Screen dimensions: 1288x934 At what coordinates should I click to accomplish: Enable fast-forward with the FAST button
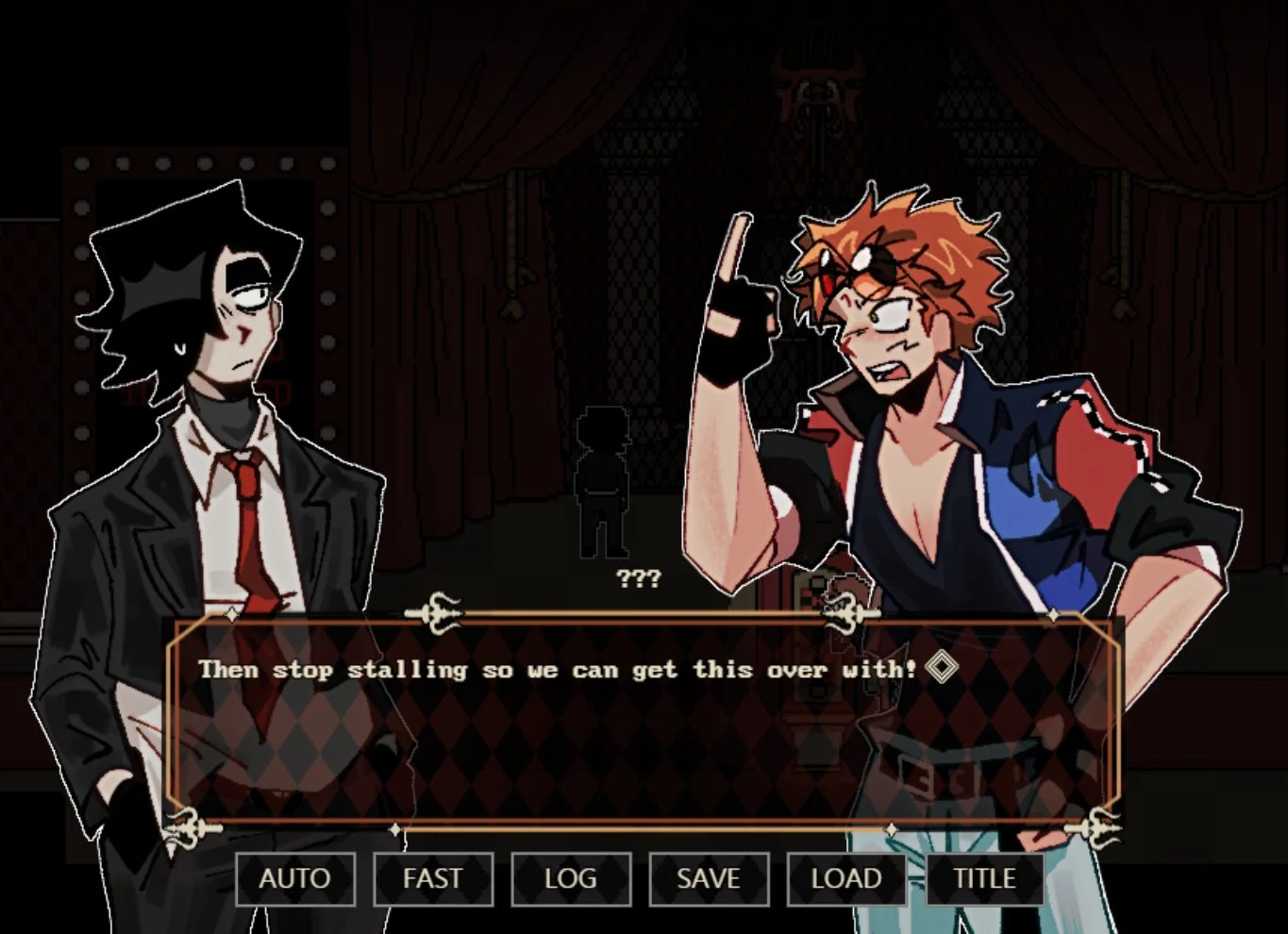tap(433, 878)
